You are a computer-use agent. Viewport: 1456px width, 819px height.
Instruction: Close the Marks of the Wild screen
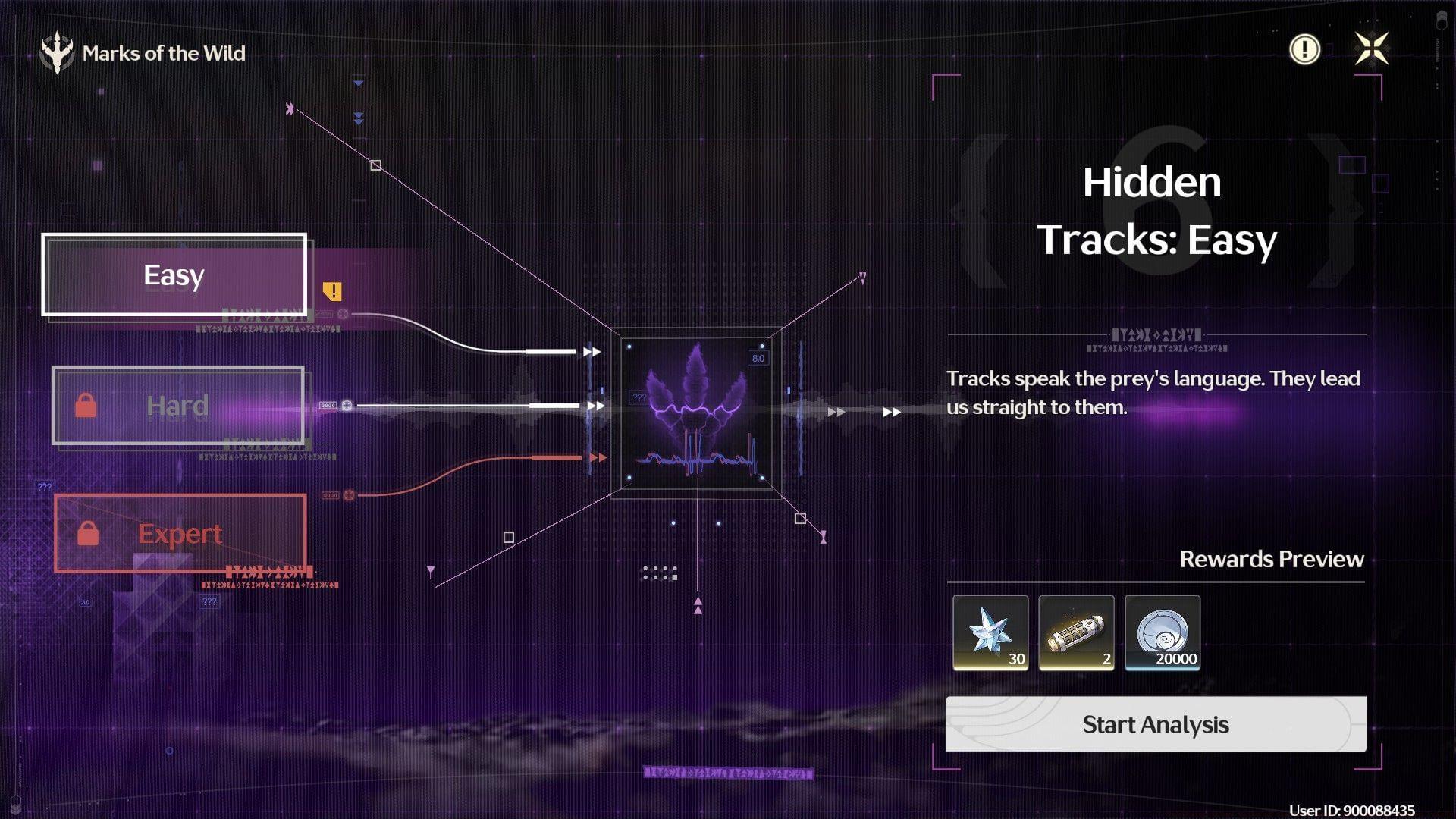coord(1371,49)
